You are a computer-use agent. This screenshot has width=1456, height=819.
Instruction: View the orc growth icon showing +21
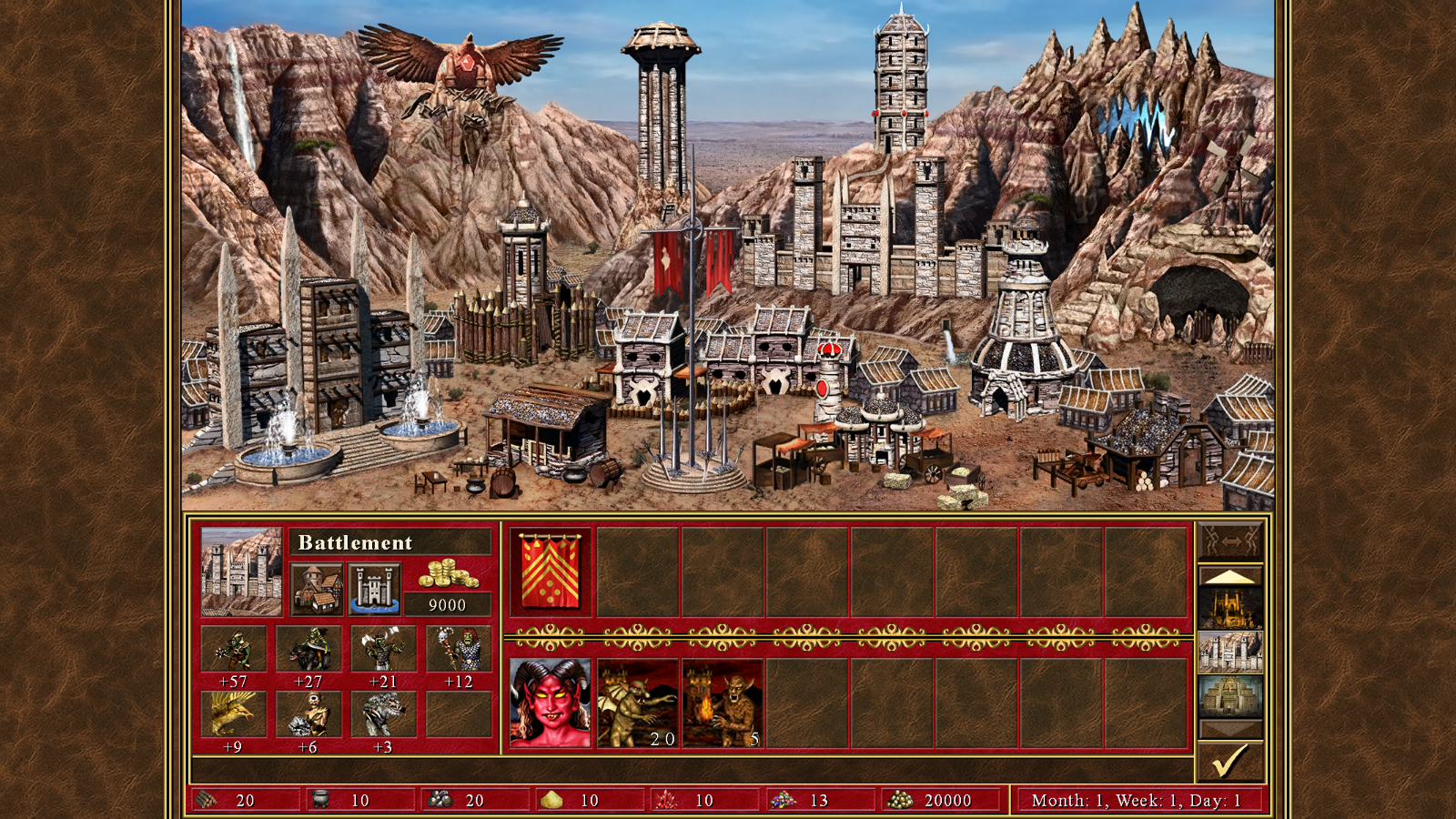[383, 649]
